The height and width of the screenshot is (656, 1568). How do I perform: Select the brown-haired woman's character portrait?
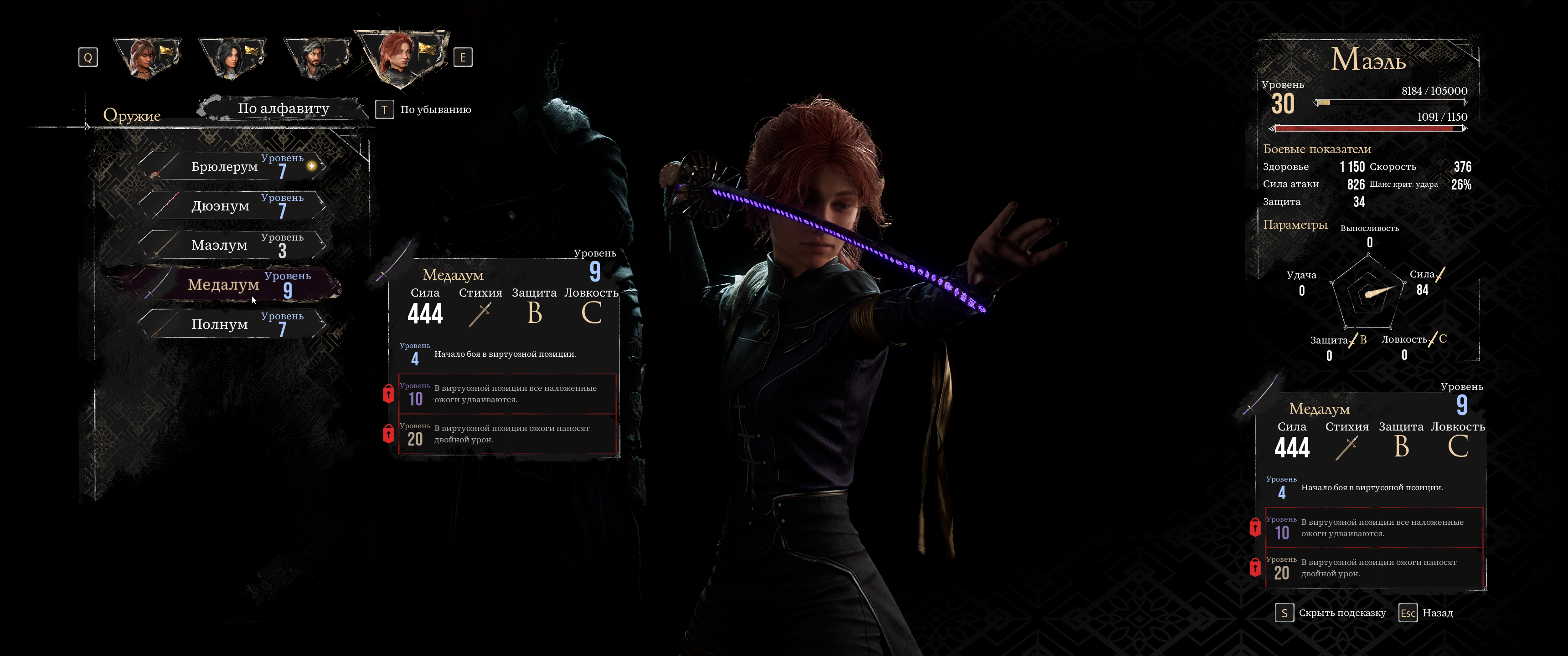coord(147,58)
